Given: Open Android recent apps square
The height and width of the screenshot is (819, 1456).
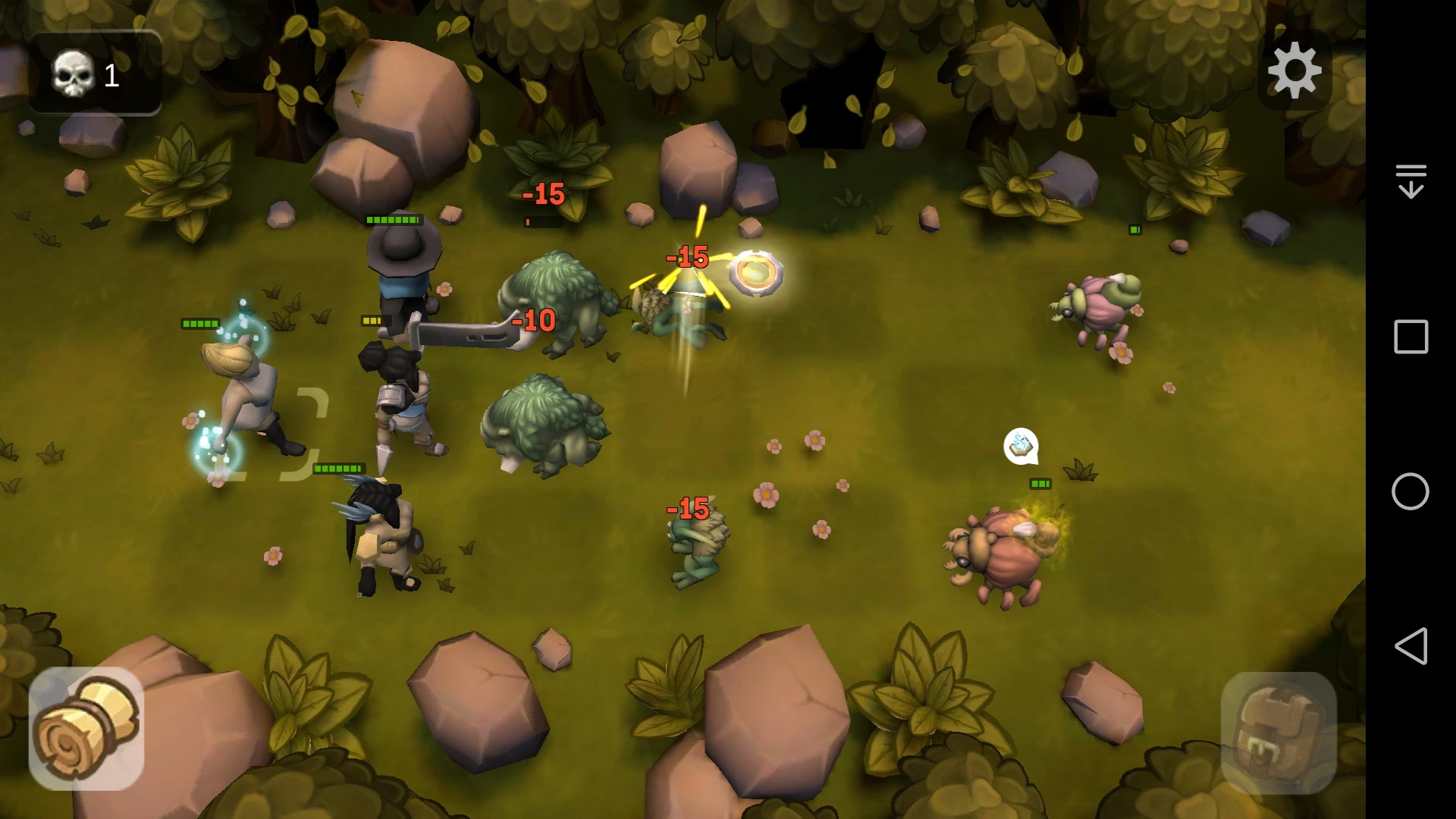Looking at the screenshot, I should (x=1410, y=337).
